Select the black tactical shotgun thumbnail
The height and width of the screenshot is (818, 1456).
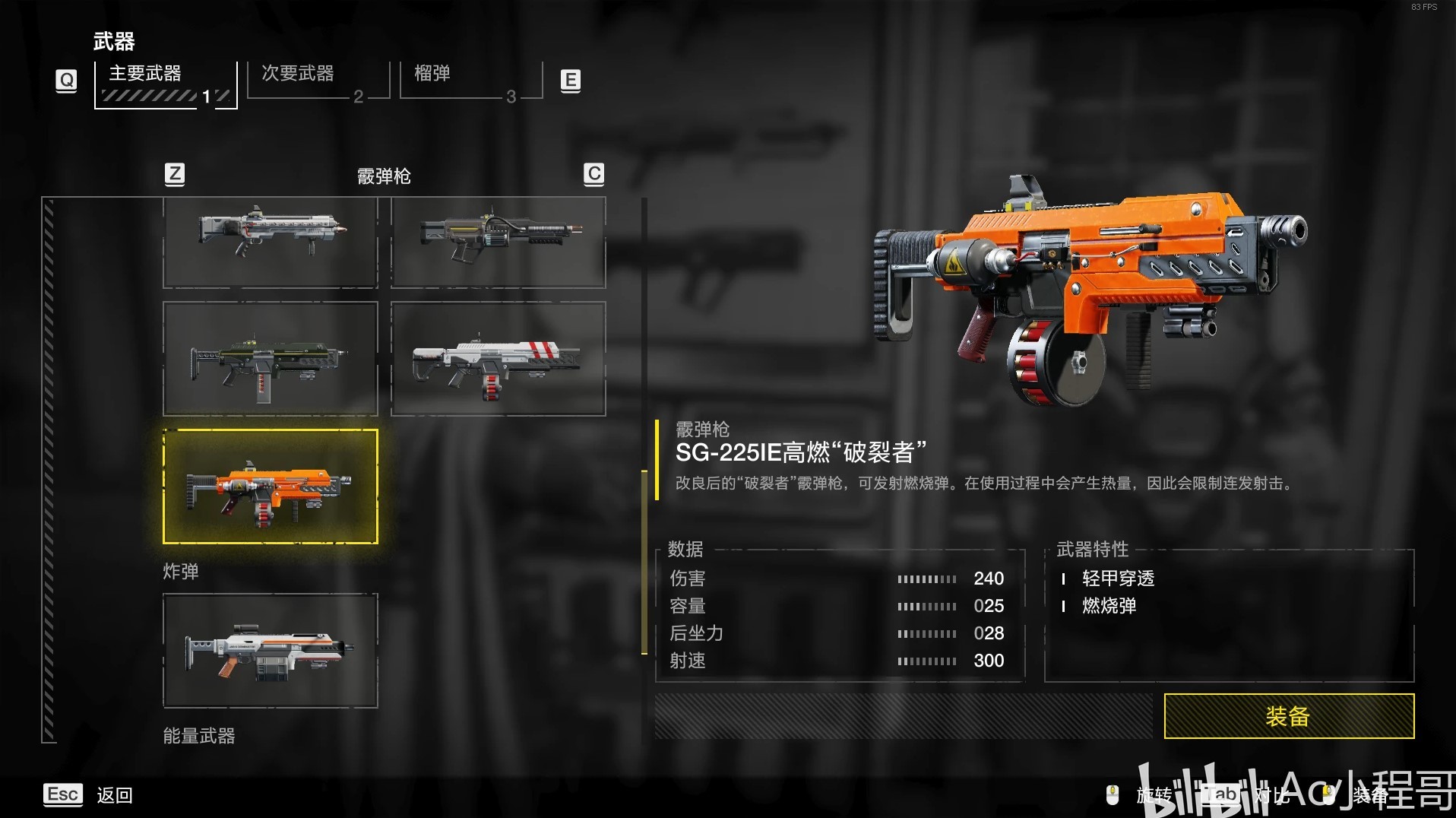pos(497,242)
